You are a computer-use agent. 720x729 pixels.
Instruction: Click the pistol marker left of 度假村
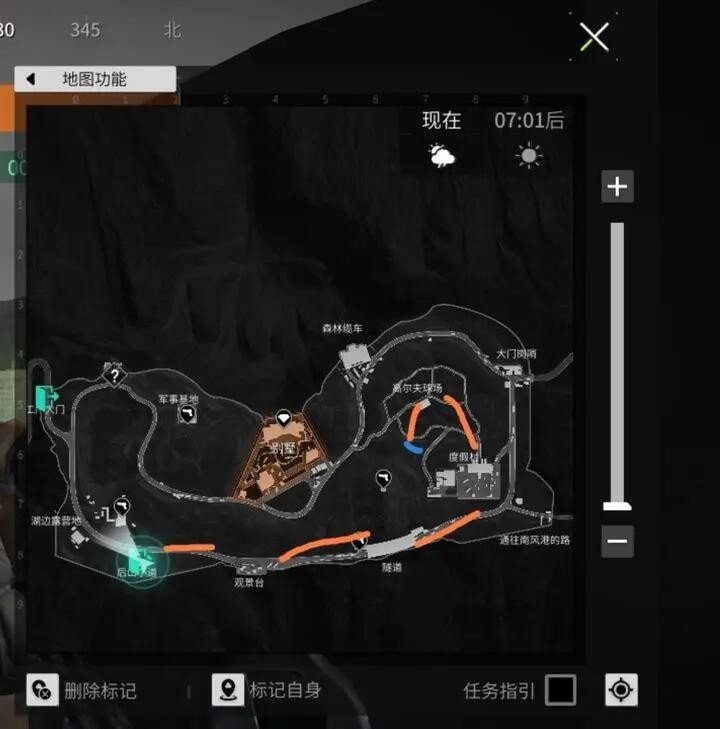pyautogui.click(x=383, y=479)
